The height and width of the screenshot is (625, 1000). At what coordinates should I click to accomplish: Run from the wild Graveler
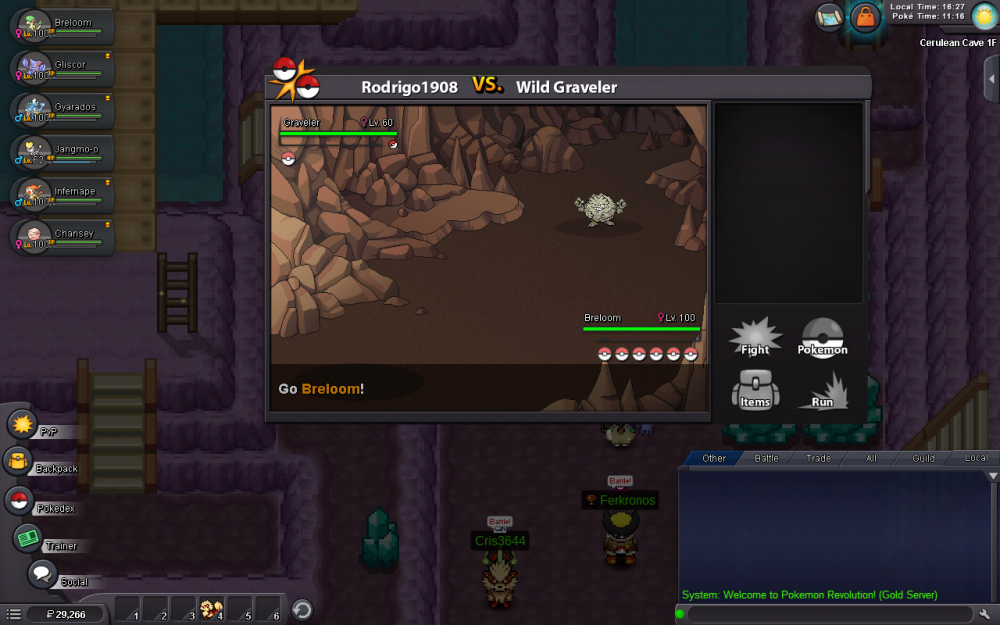point(823,390)
